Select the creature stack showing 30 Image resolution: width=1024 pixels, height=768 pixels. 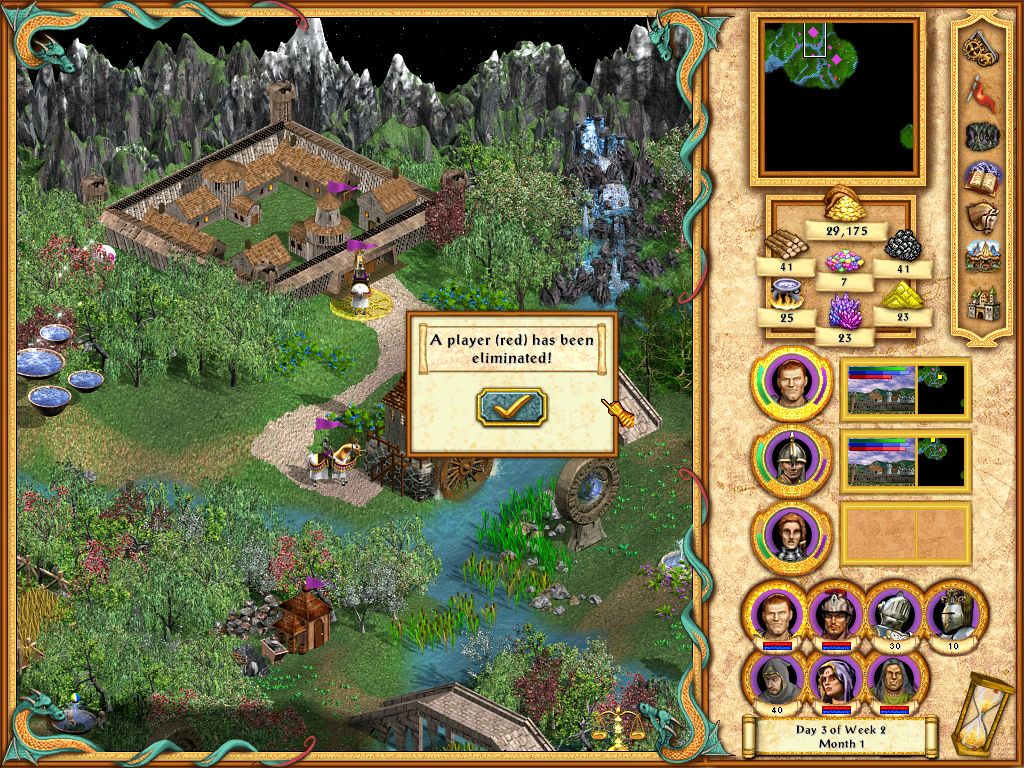click(896, 612)
